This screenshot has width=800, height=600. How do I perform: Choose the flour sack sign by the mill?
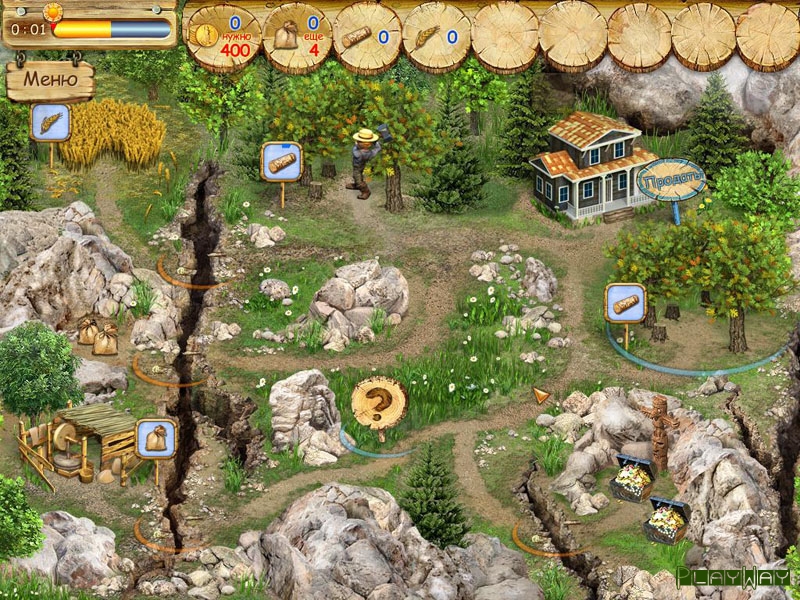(156, 438)
